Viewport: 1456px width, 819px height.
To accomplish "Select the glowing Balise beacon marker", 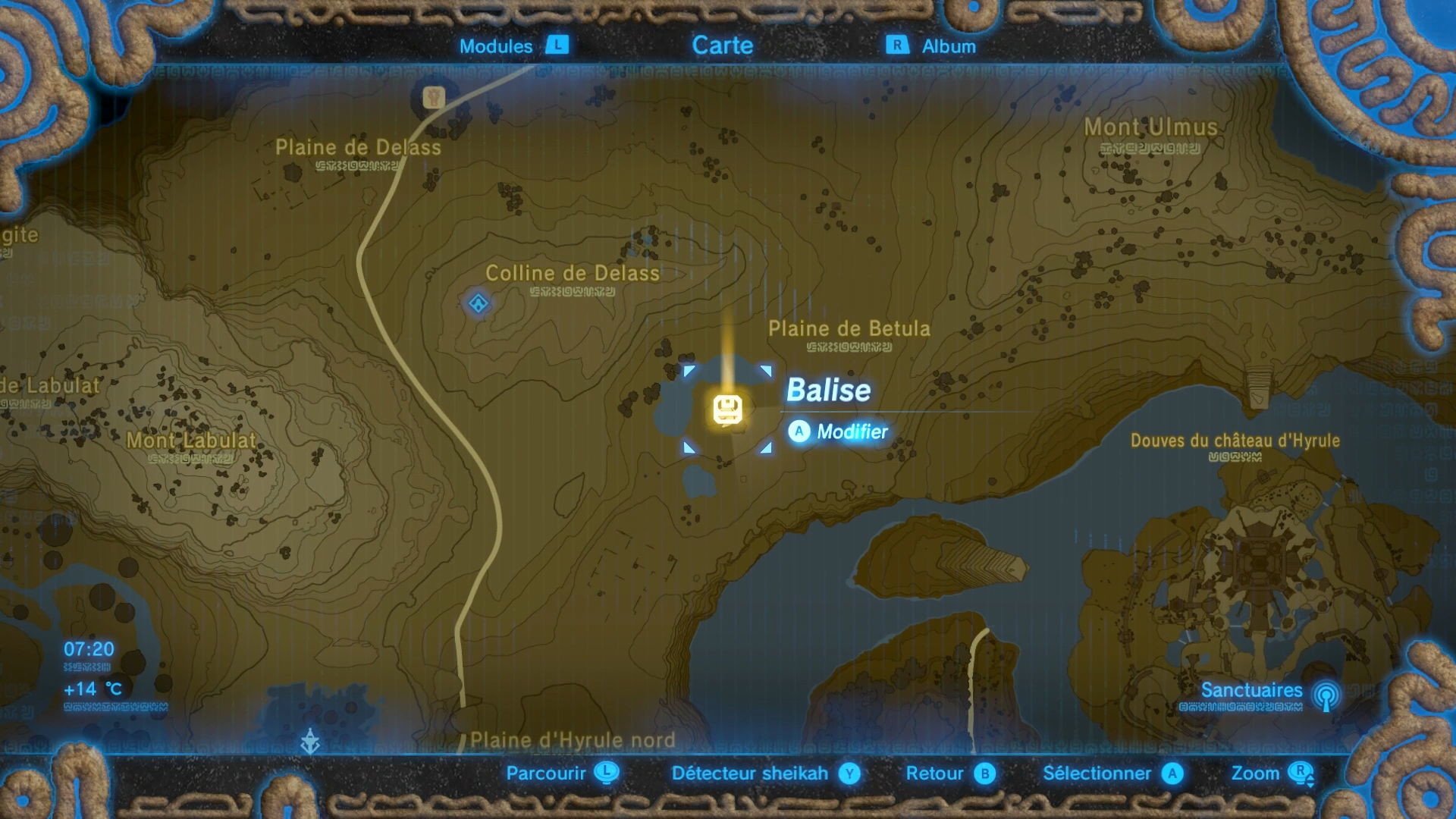I will click(727, 408).
